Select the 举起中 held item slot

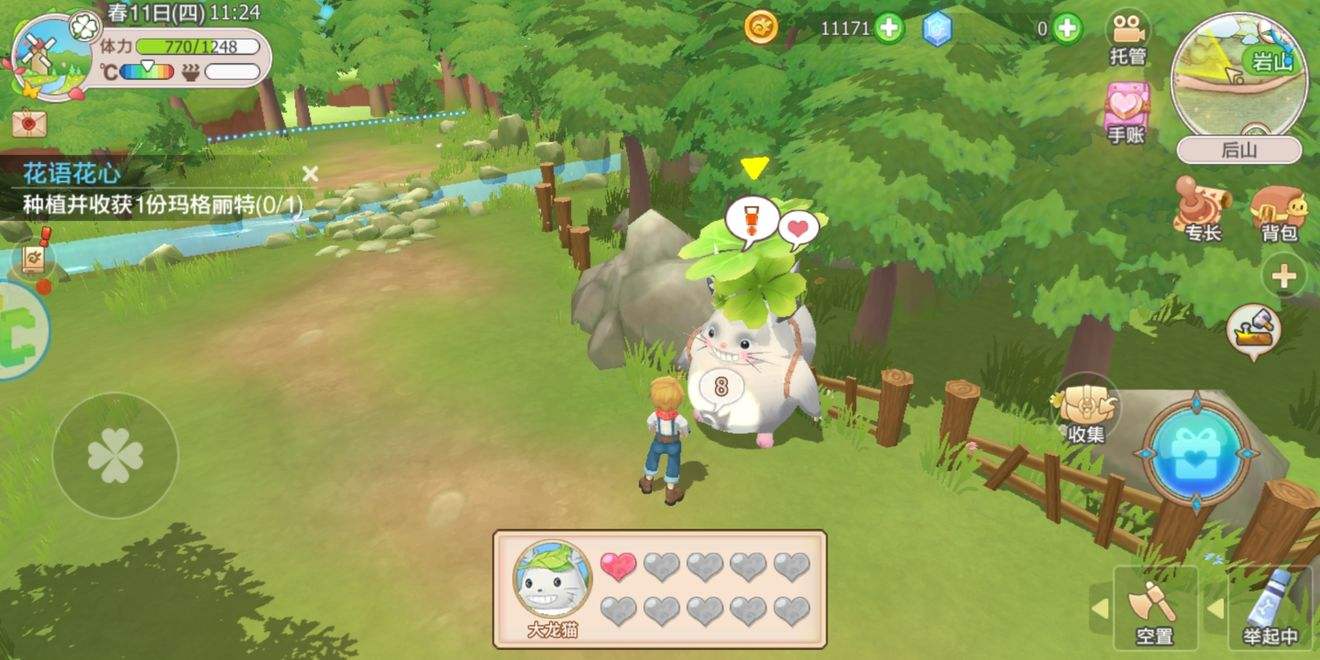pos(1270,606)
